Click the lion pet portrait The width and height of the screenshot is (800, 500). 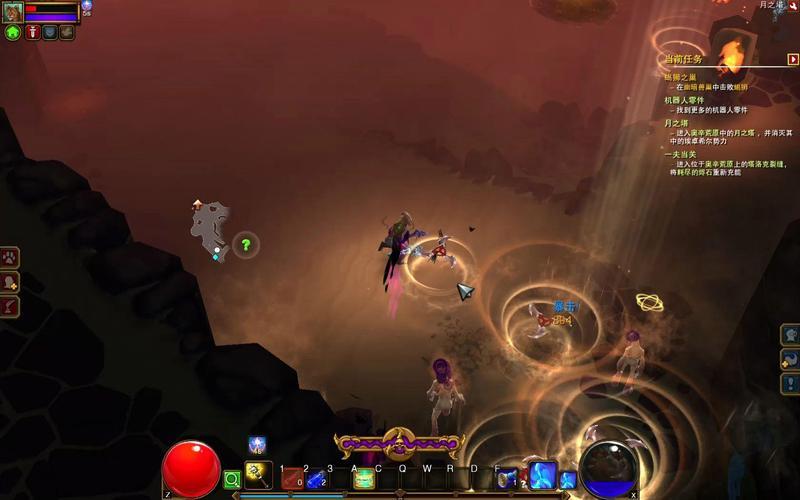pyautogui.click(x=13, y=12)
